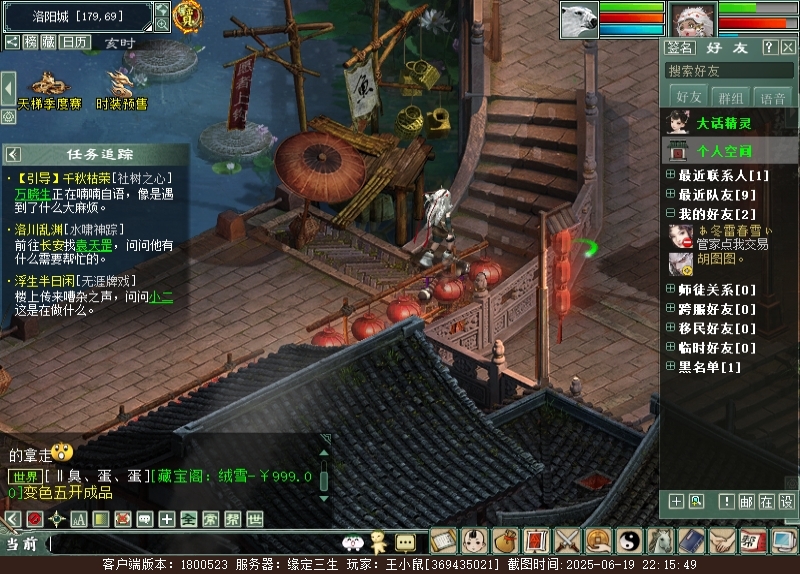The image size is (800, 574).
Task: Select friend 冬雷春雪 in the list
Action: (x=728, y=230)
